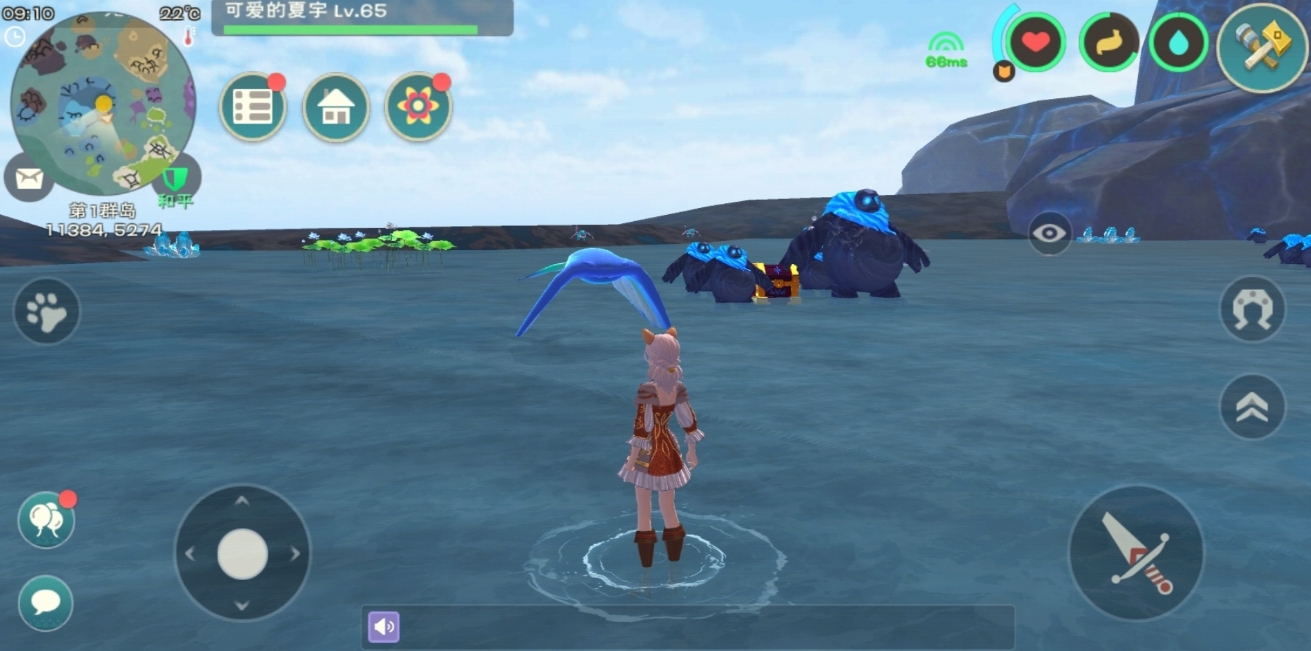Attack with the sword button
Screen dimensions: 1311x651
pyautogui.click(x=1136, y=552)
